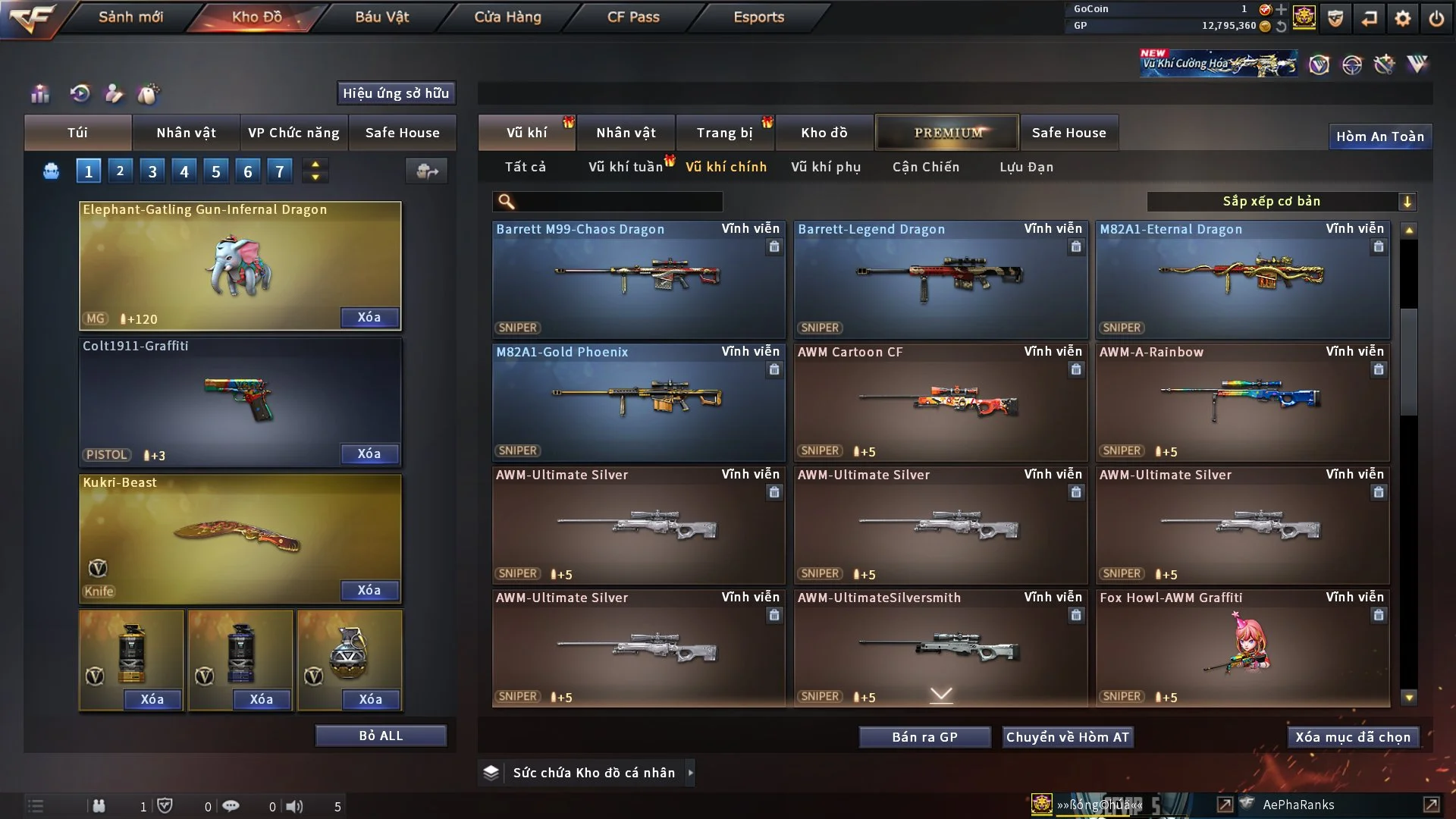This screenshot has width=1456, height=819.
Task: Switch to the Nhân vật bag tab
Action: pos(186,133)
